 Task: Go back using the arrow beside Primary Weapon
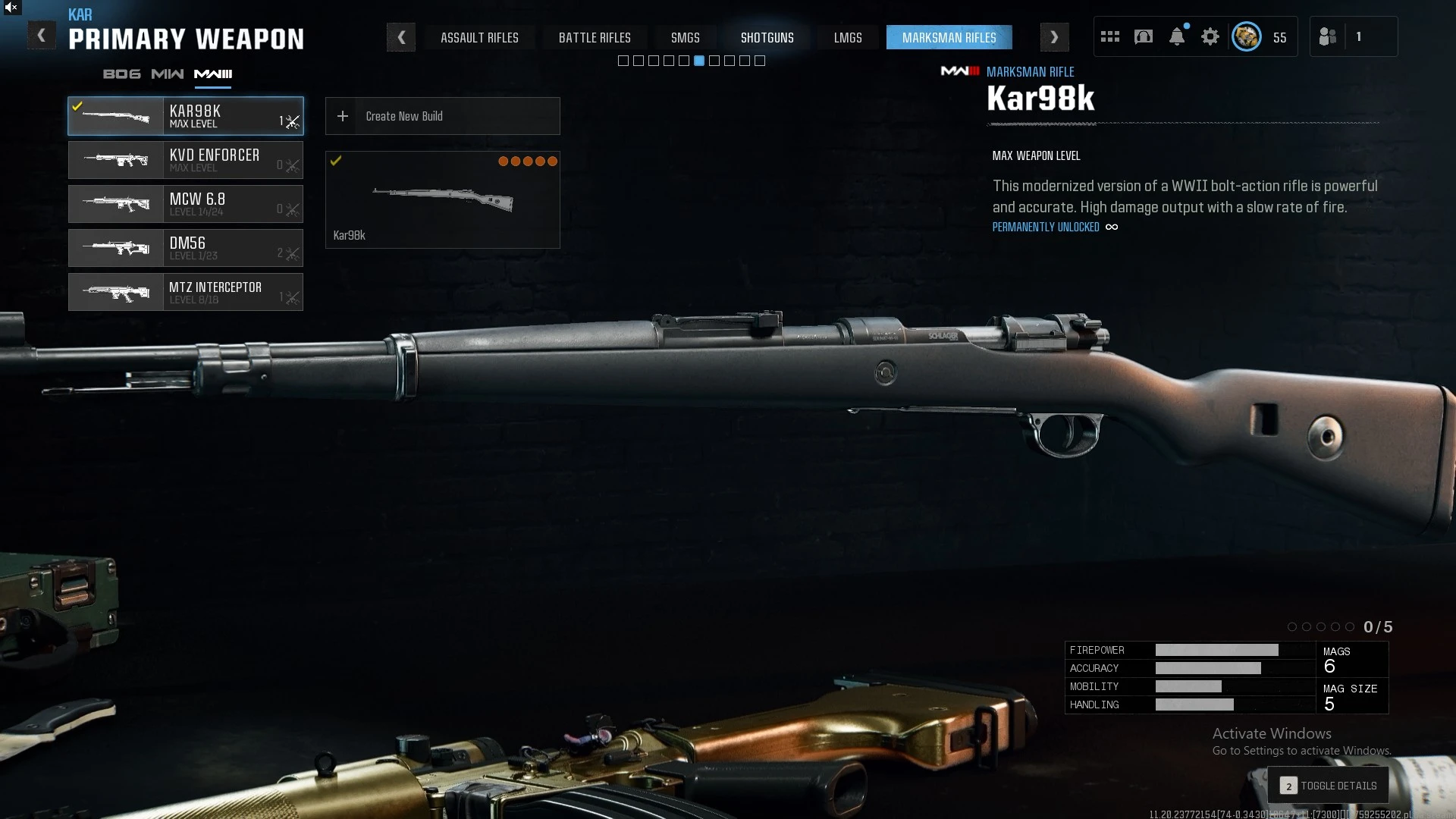point(42,36)
